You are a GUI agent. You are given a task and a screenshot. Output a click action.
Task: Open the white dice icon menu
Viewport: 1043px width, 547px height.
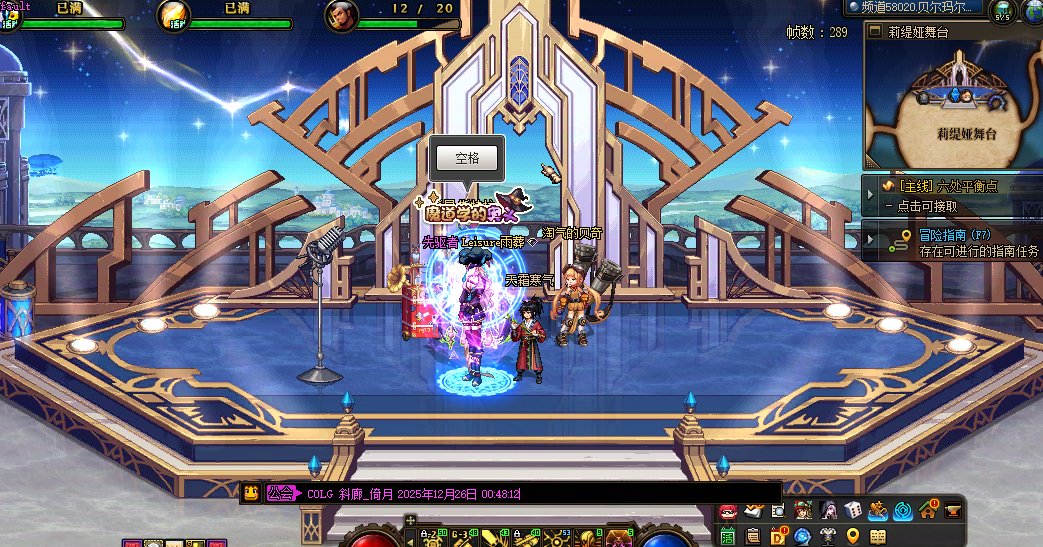tap(853, 512)
